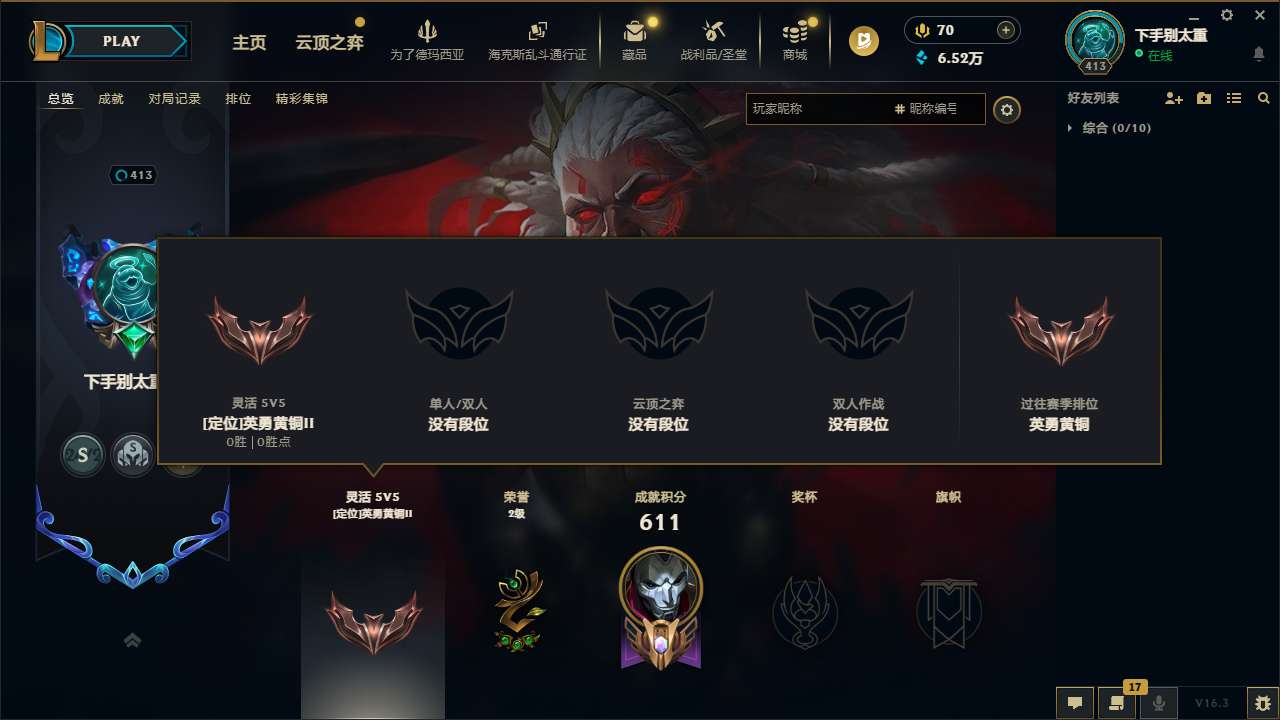This screenshot has height=720, width=1280.
Task: Click the friends list search icon
Action: [1263, 98]
